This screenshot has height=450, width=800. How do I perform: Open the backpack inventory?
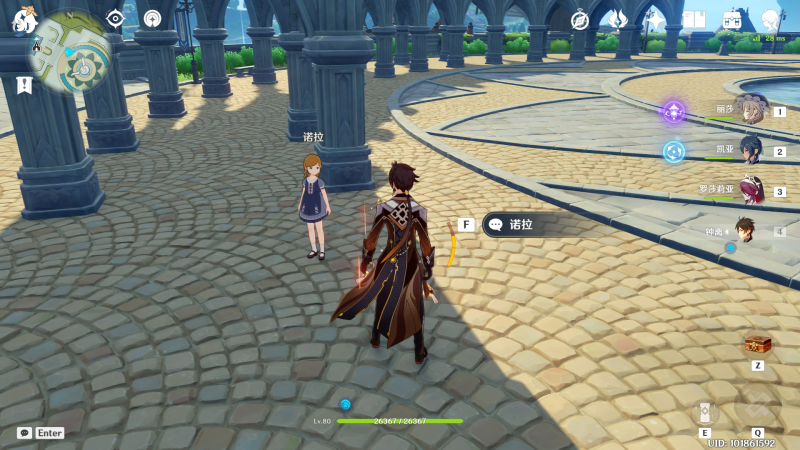tap(732, 20)
